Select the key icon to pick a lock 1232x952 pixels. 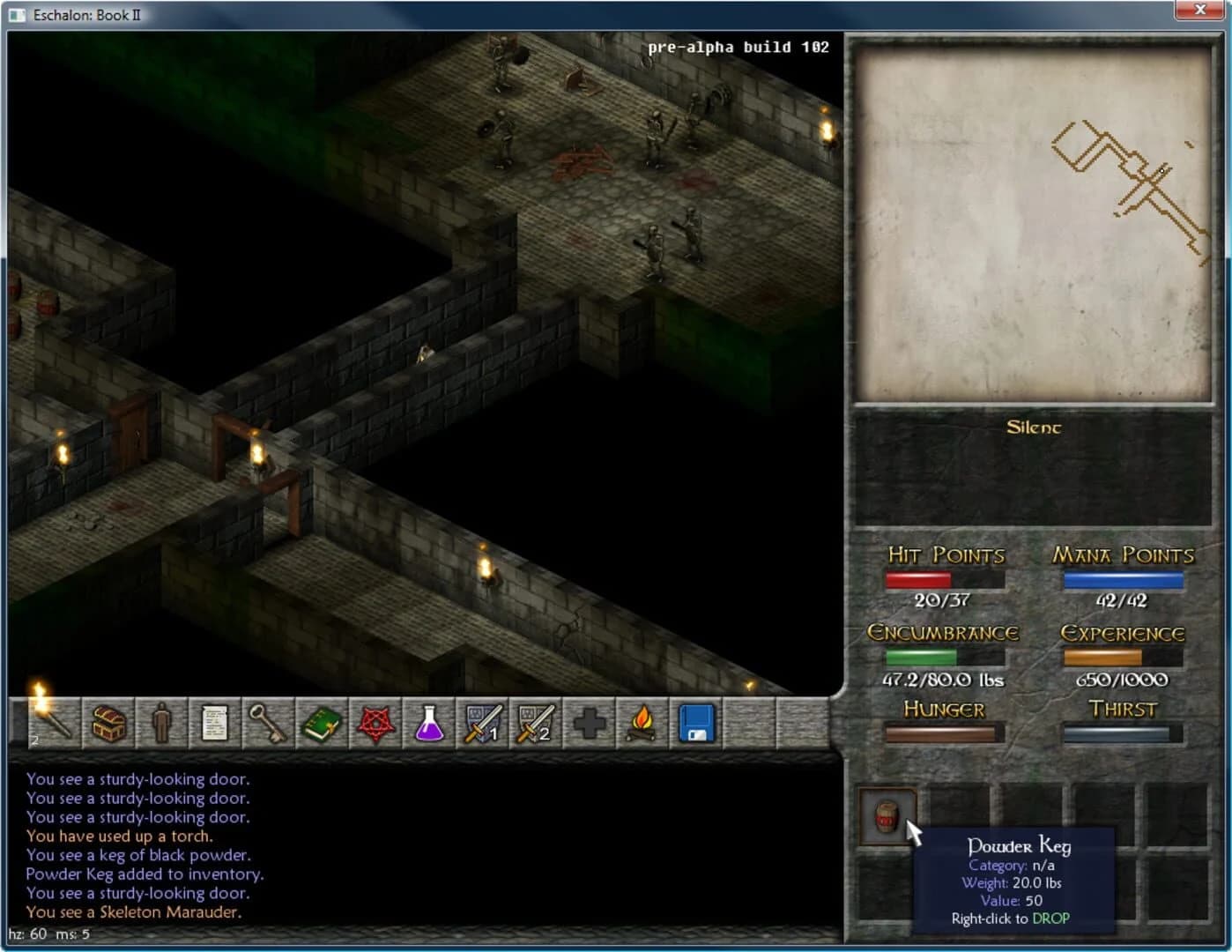(270, 723)
